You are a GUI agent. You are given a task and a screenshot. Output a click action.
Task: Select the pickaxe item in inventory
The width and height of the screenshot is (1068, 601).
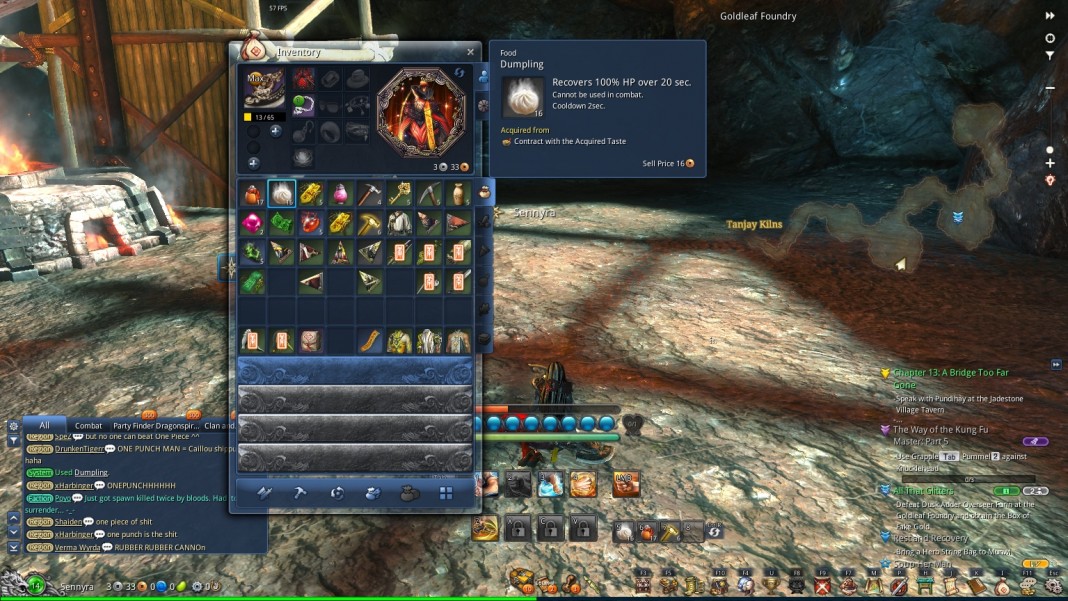370,193
